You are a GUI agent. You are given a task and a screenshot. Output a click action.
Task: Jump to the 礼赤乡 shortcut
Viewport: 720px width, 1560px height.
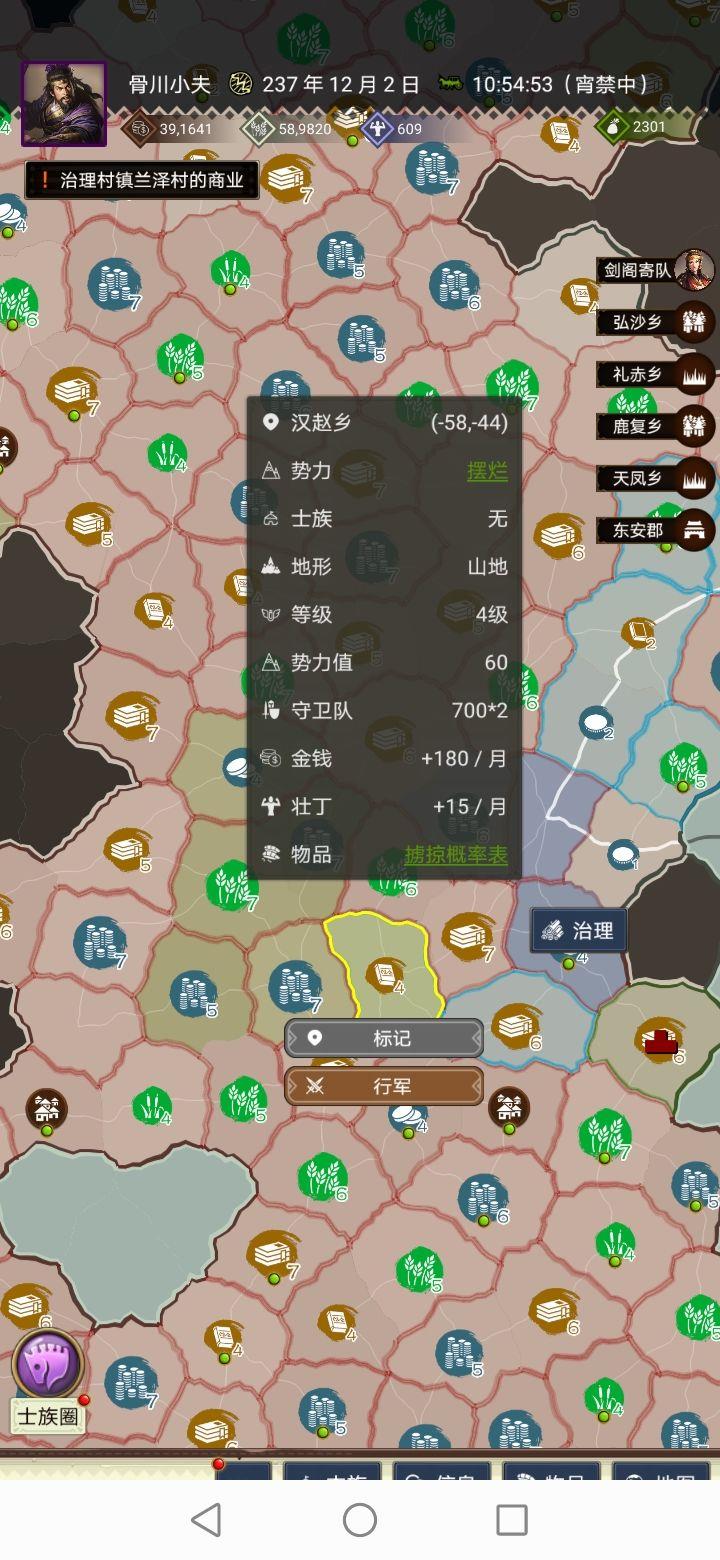pyautogui.click(x=657, y=374)
